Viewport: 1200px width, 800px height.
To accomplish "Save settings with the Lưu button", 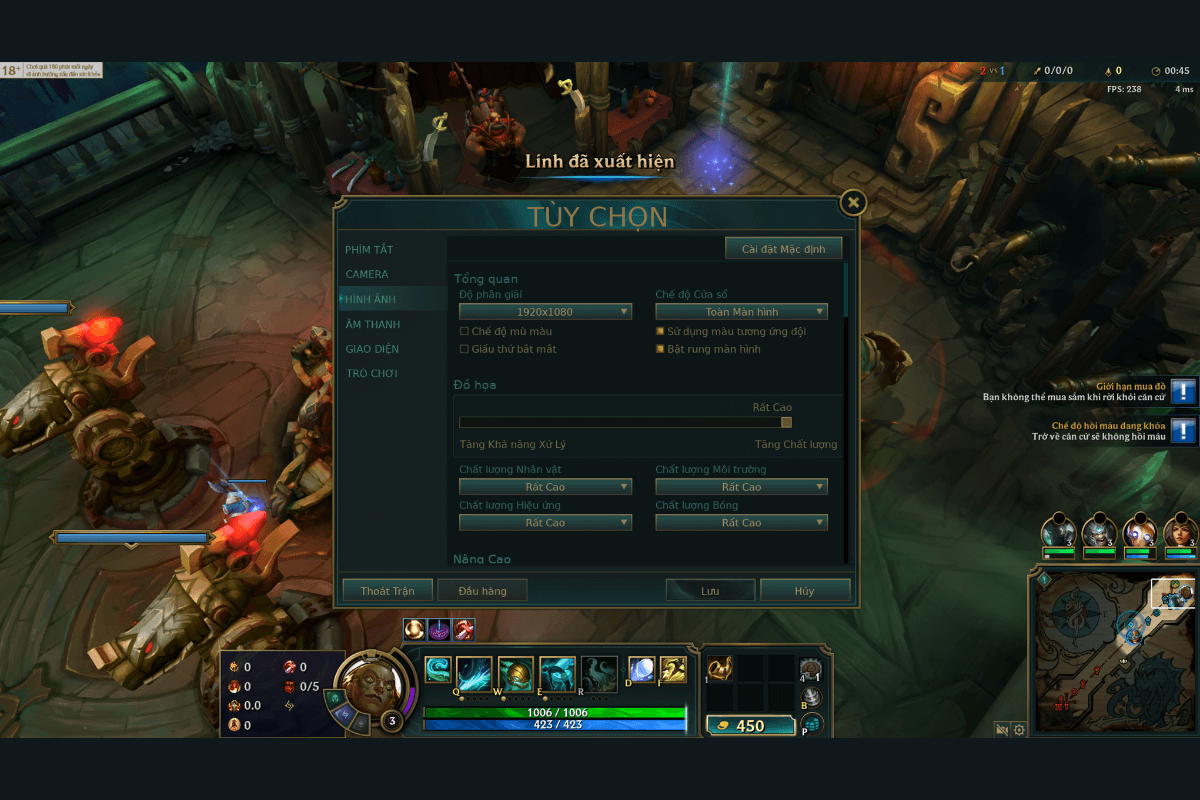I will point(710,591).
